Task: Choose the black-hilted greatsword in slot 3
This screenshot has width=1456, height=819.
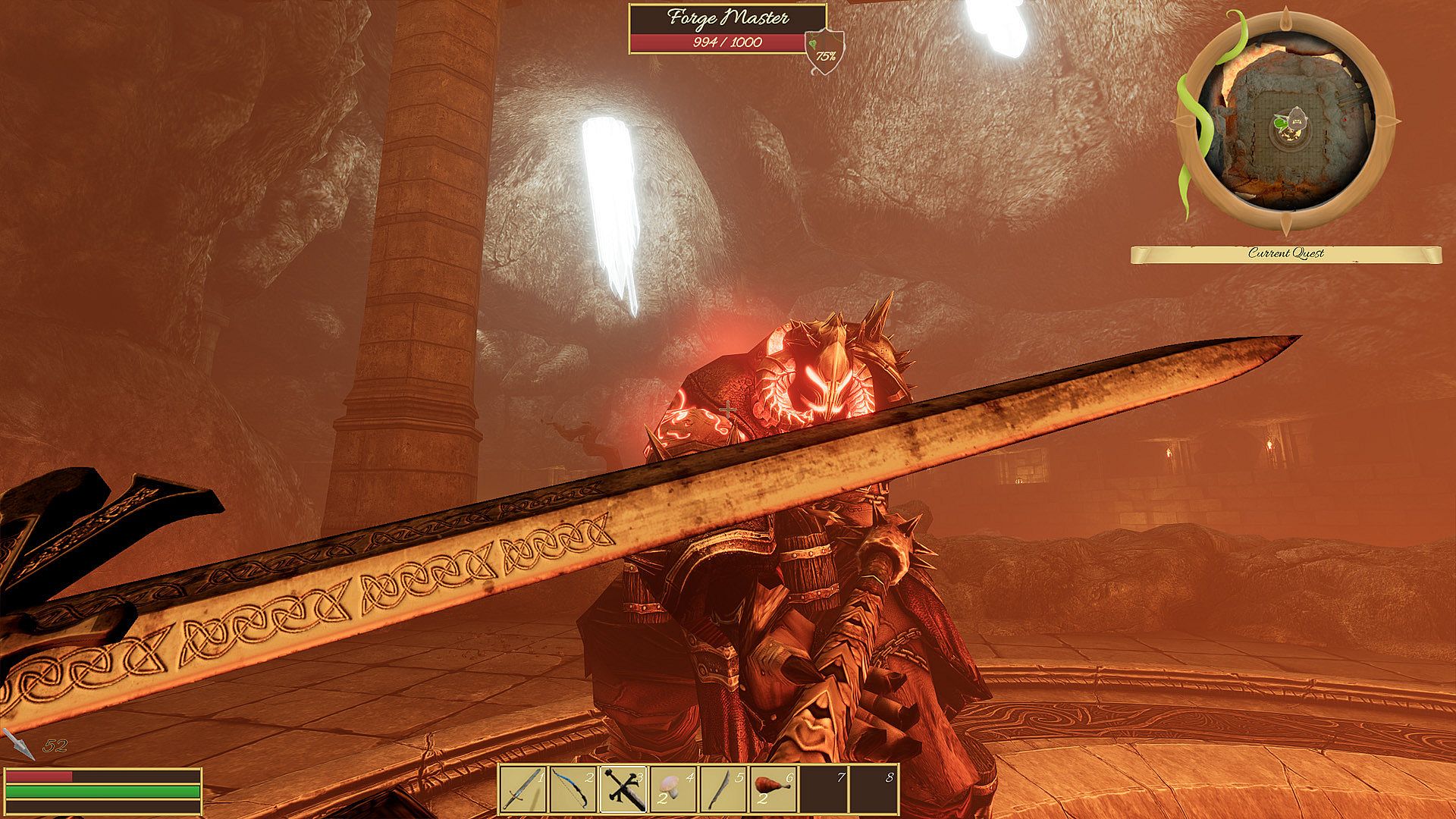Action: click(623, 789)
